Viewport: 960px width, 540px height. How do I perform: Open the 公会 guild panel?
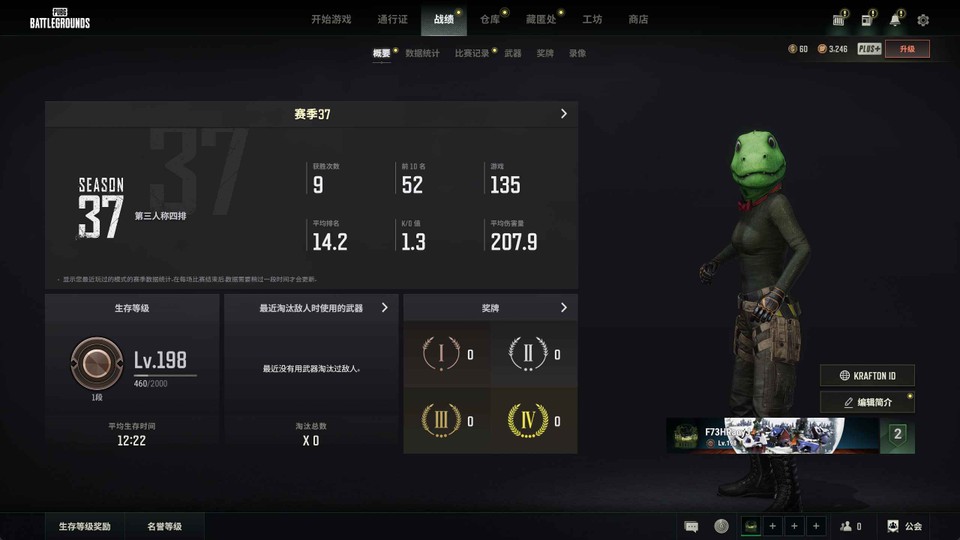click(x=905, y=526)
